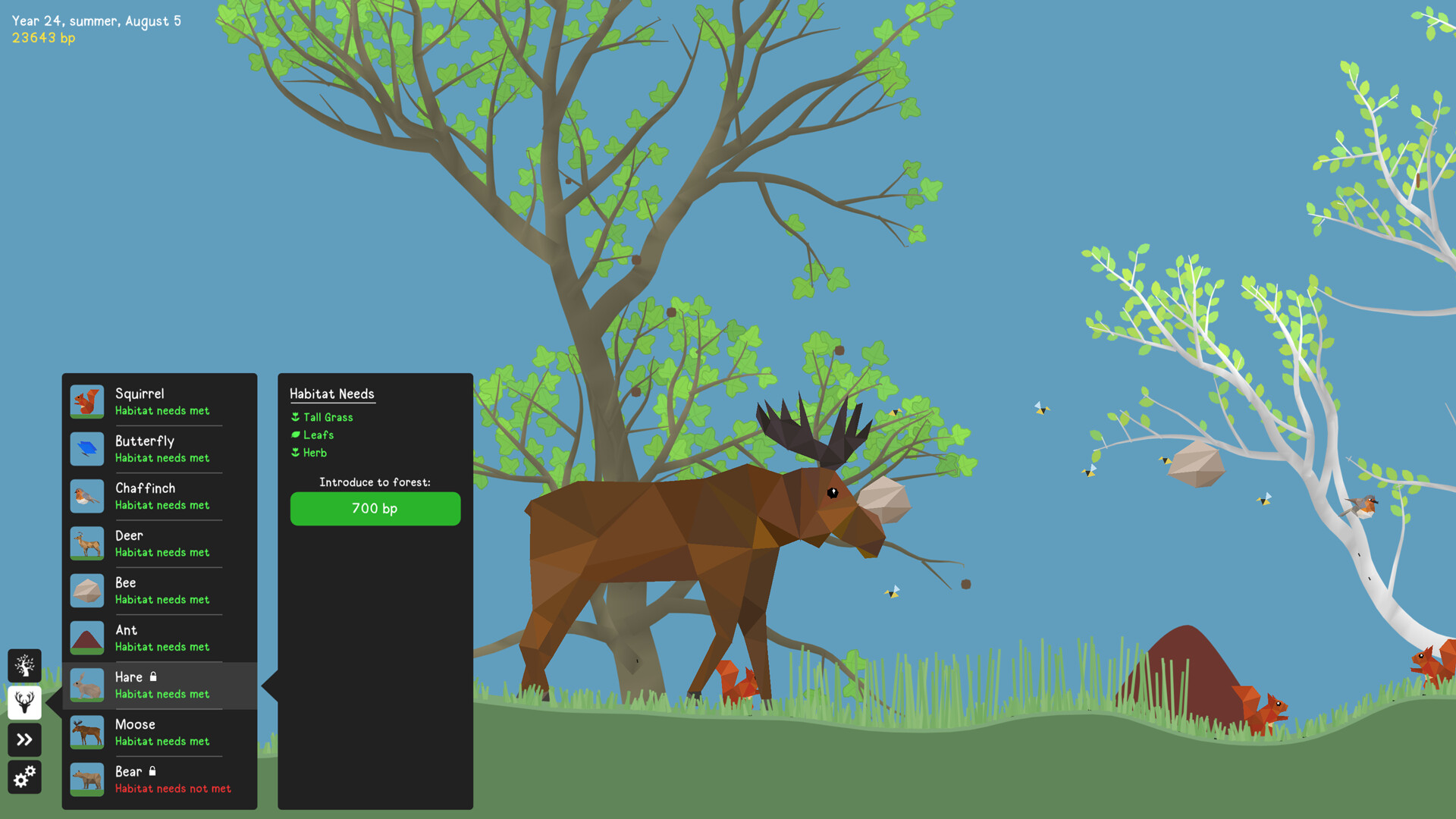Select the Ant animal icon
Screen dimensions: 1456x819
86,637
